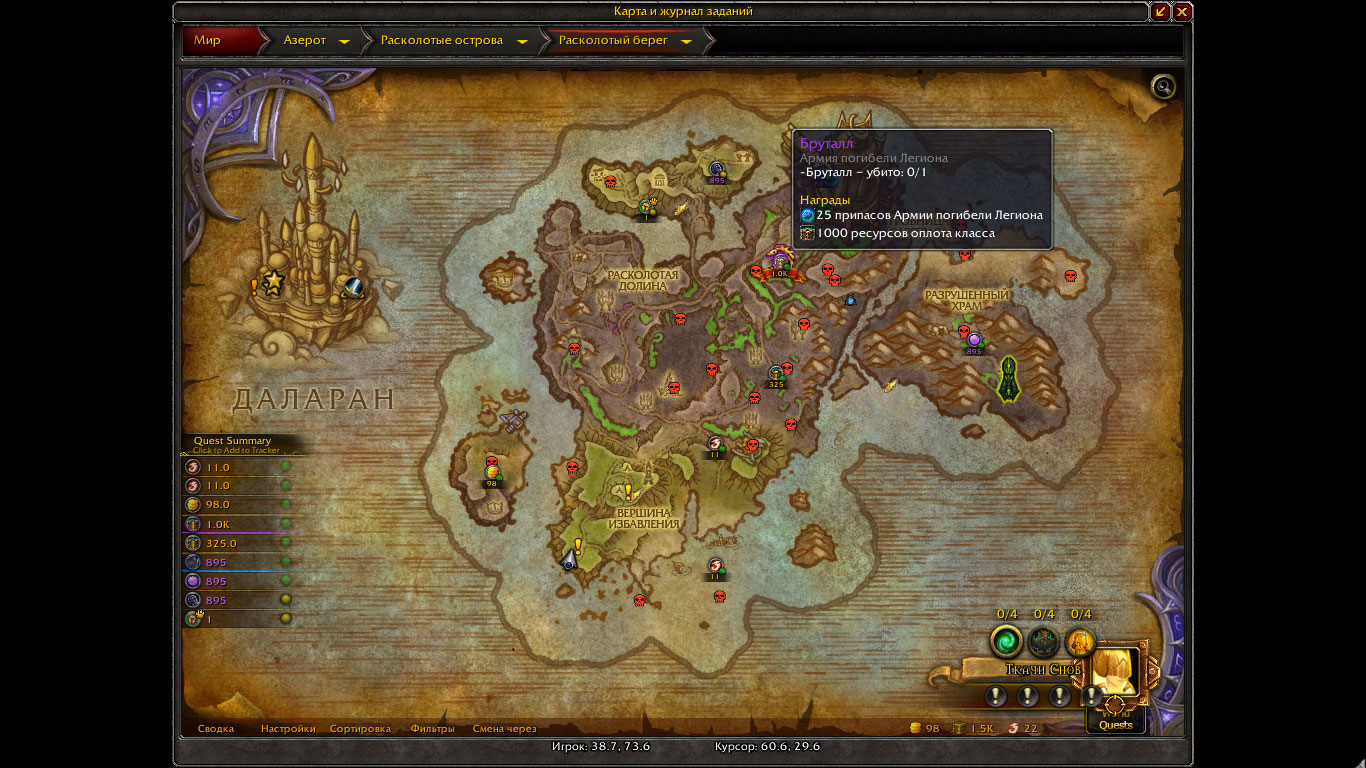1366x768 pixels.
Task: Open the Расколотые острова breadcrumb
Action: click(x=446, y=41)
